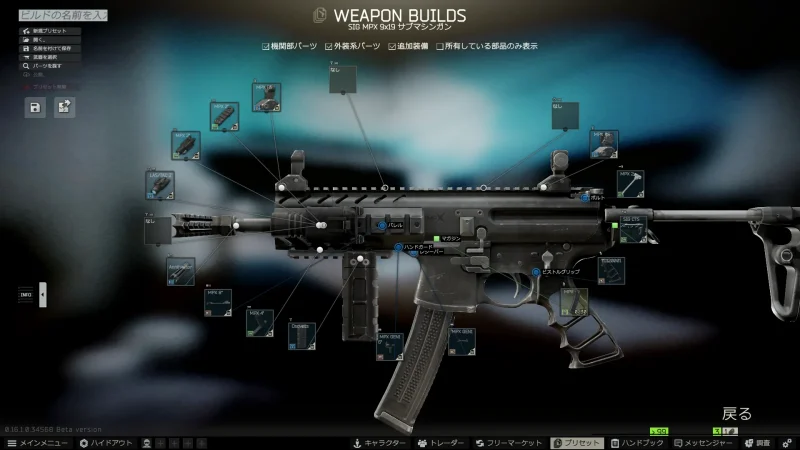
Task: Create a new preset (新規プリセット)
Action: 50,31
